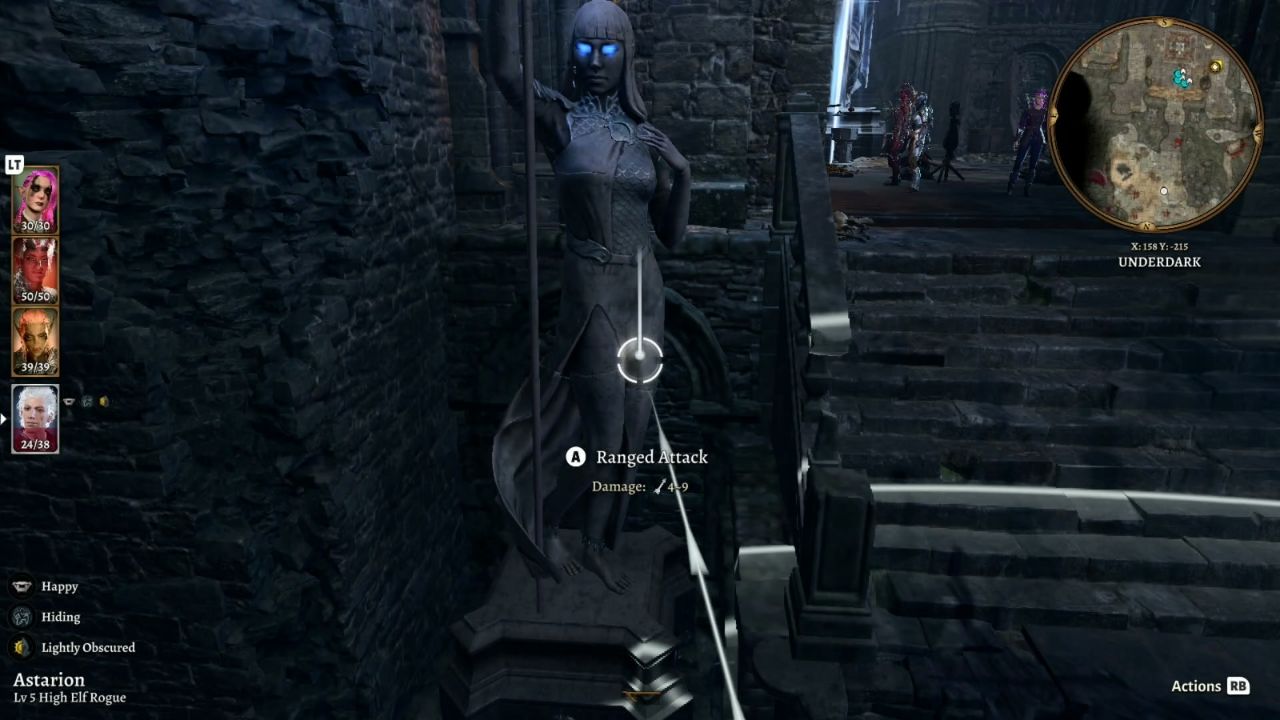Click the white player dot on the minimap
1280x720 pixels.
coord(1163,190)
